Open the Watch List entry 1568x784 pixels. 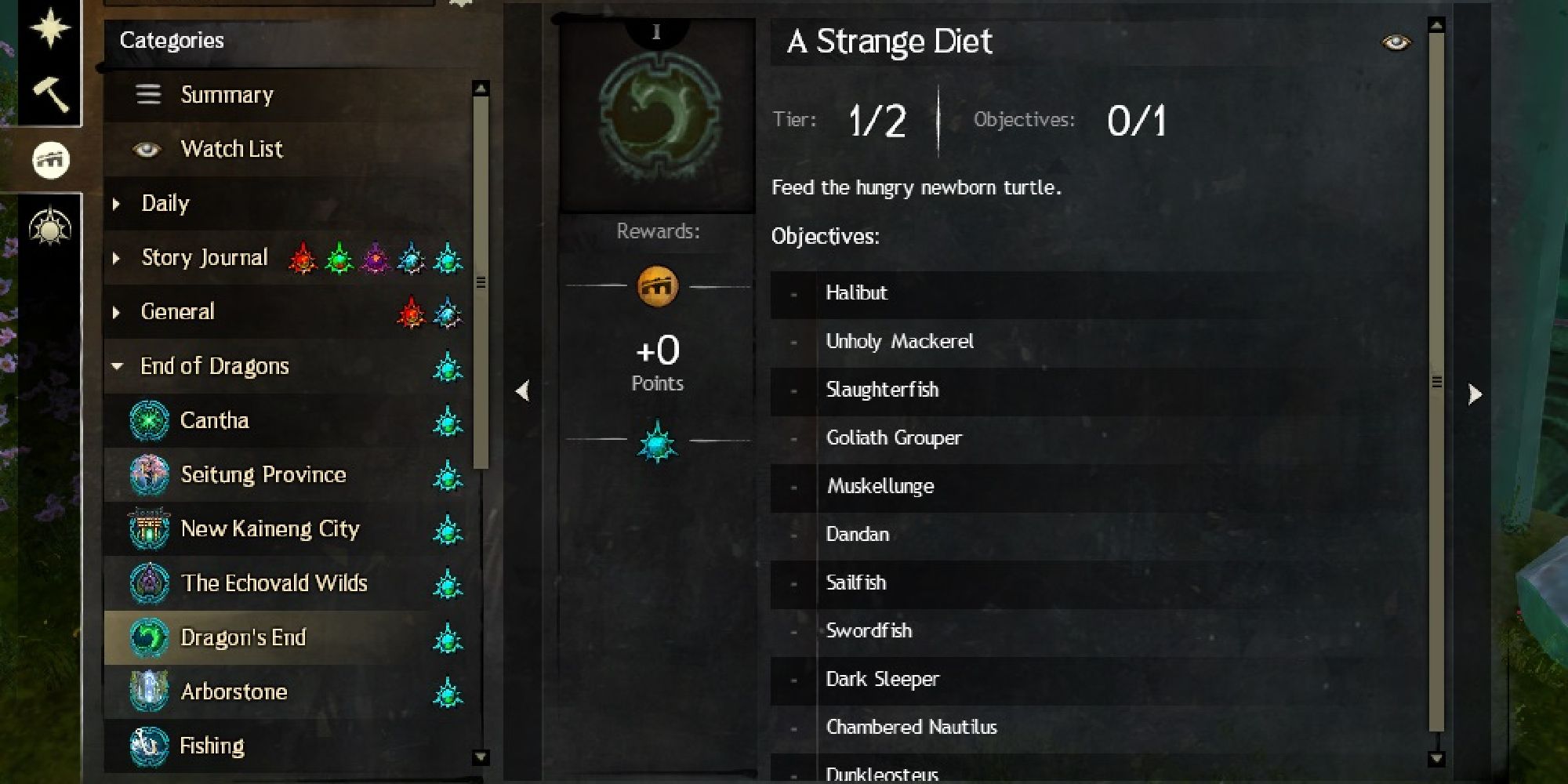click(x=231, y=148)
